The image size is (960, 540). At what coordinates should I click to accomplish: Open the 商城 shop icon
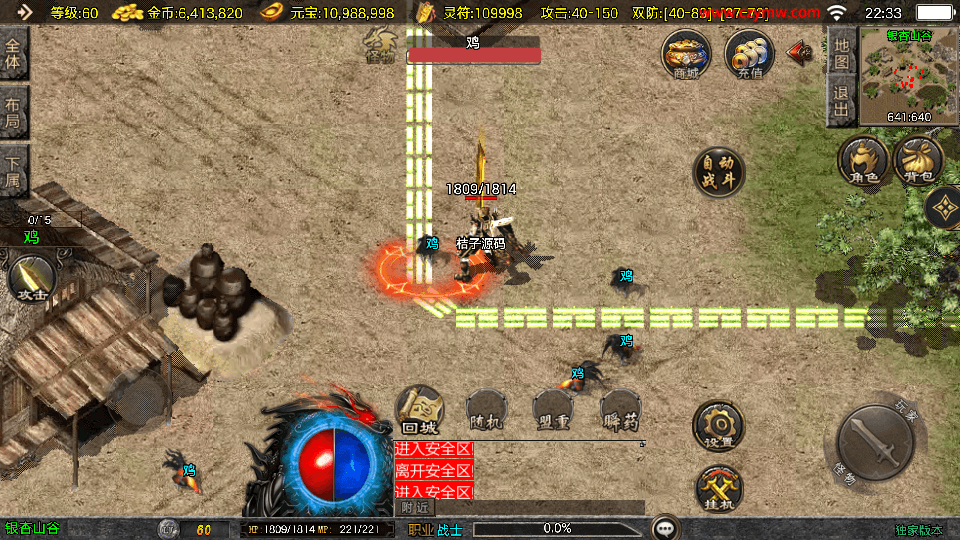686,54
